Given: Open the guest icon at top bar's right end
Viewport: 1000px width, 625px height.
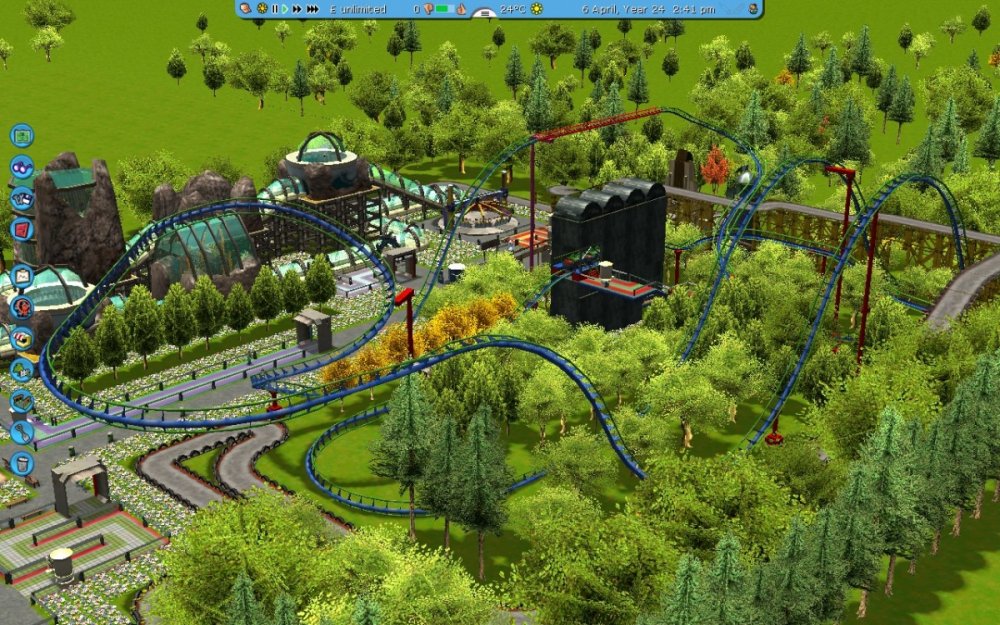Looking at the screenshot, I should click(753, 9).
